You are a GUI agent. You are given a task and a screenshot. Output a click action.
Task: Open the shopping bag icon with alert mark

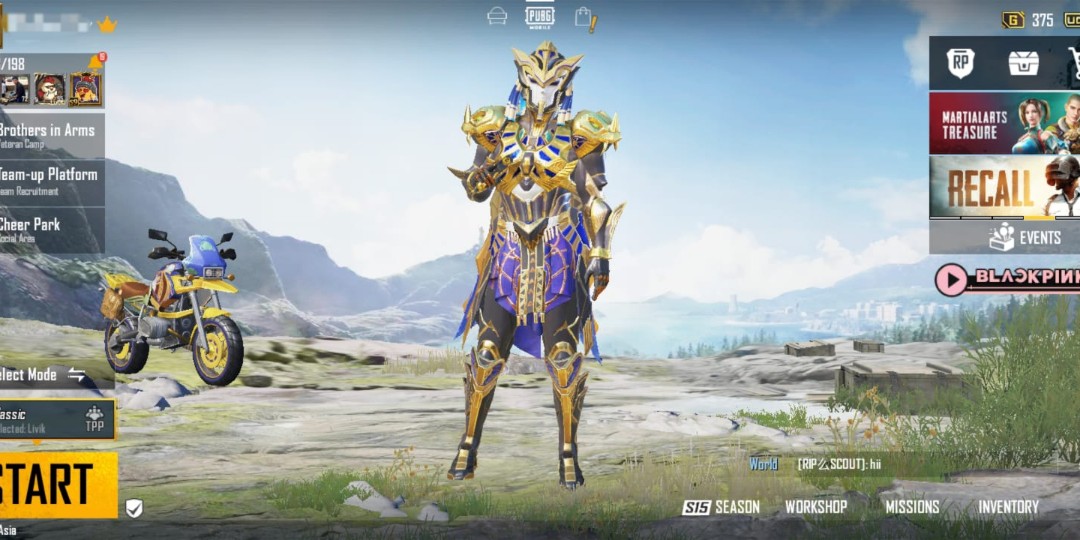coord(584,17)
